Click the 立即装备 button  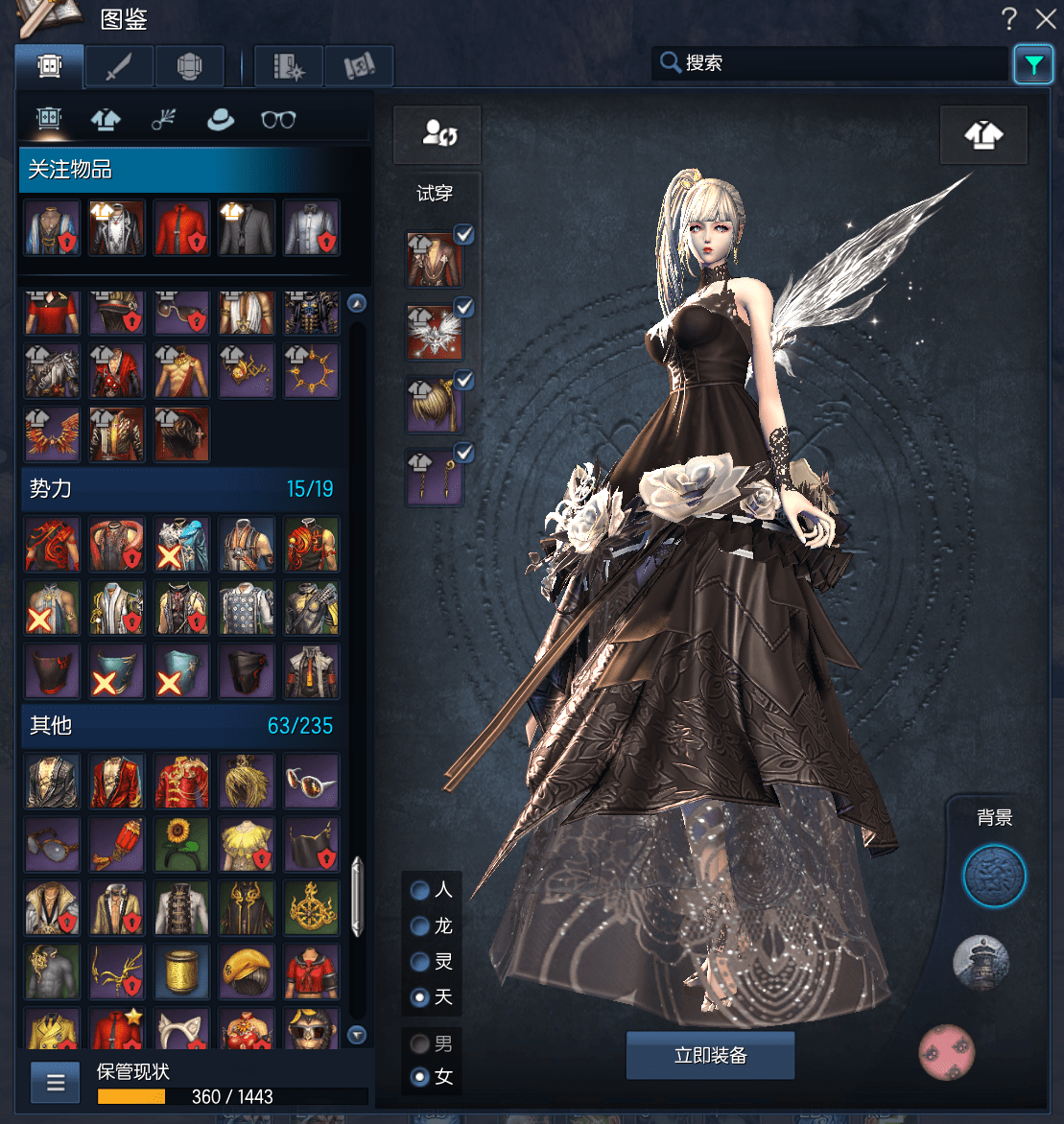point(710,1056)
